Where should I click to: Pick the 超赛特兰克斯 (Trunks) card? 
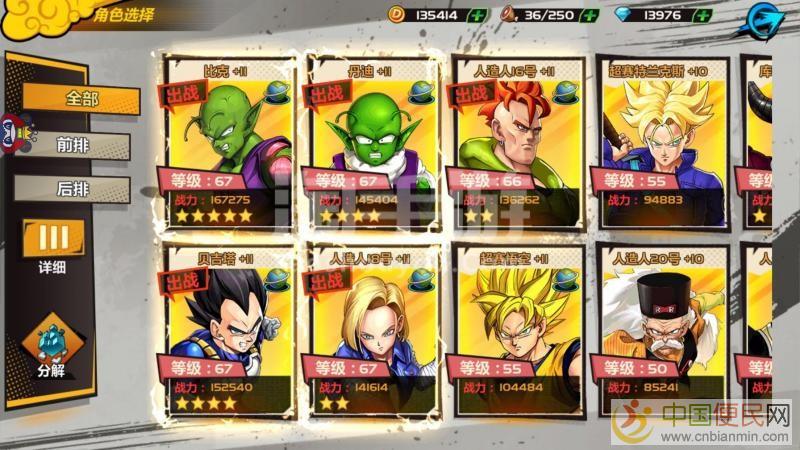point(661,140)
